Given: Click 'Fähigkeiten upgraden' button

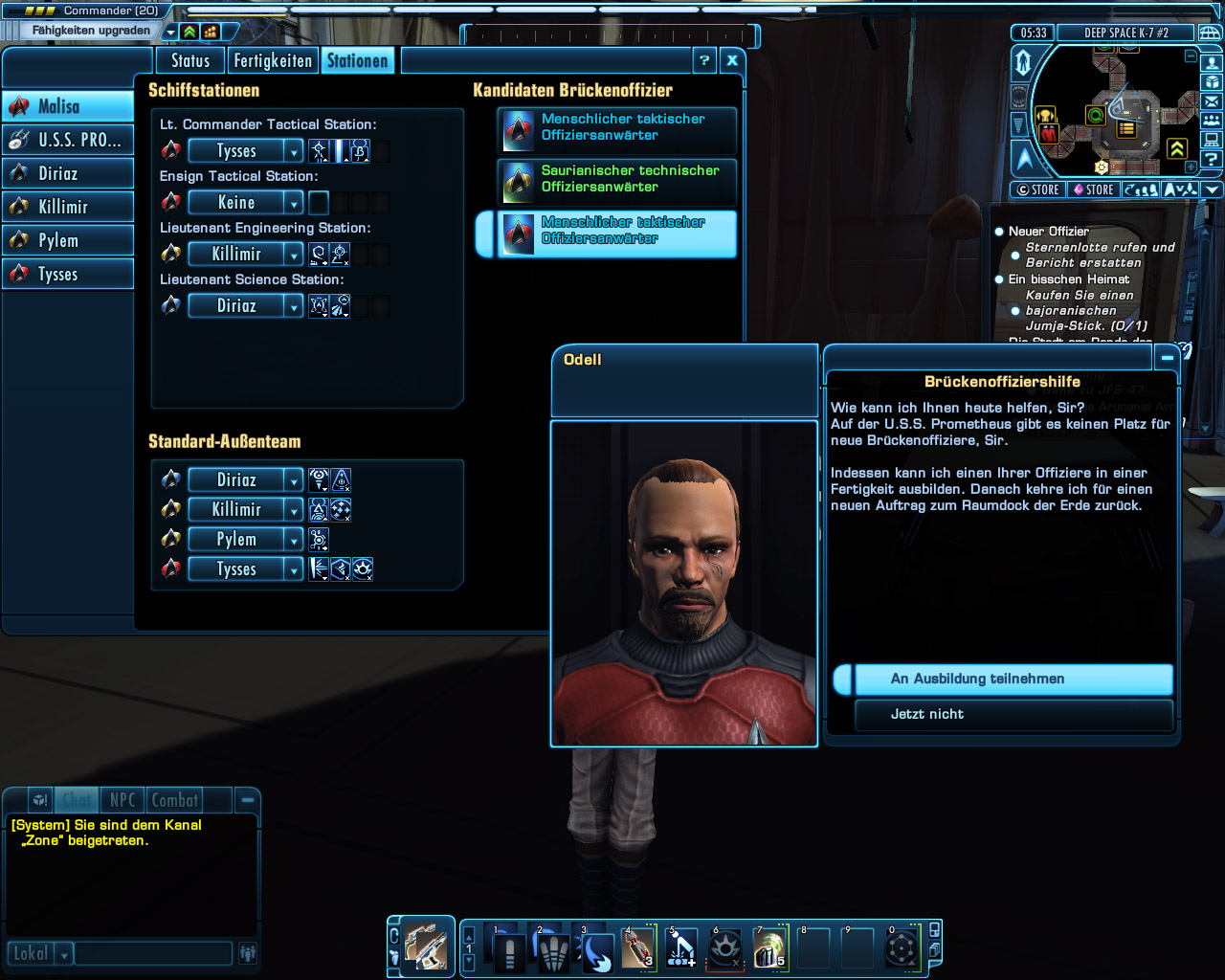Looking at the screenshot, I should [x=91, y=31].
